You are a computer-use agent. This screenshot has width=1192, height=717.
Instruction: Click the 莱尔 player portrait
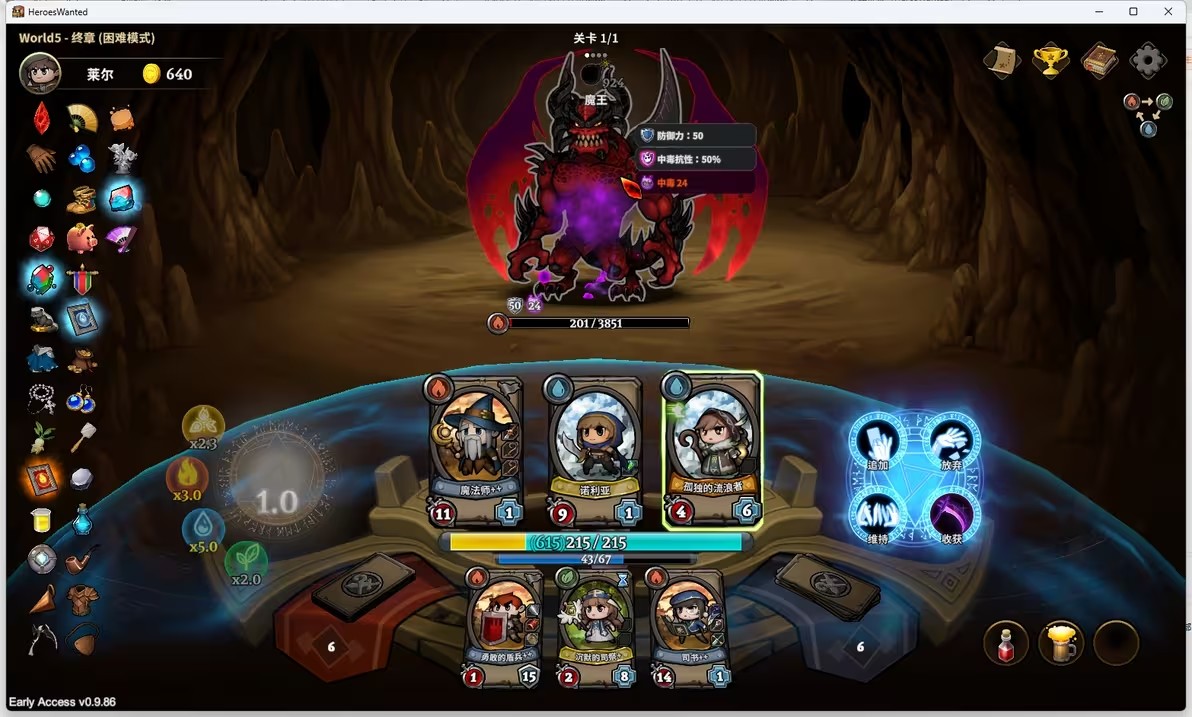40,74
